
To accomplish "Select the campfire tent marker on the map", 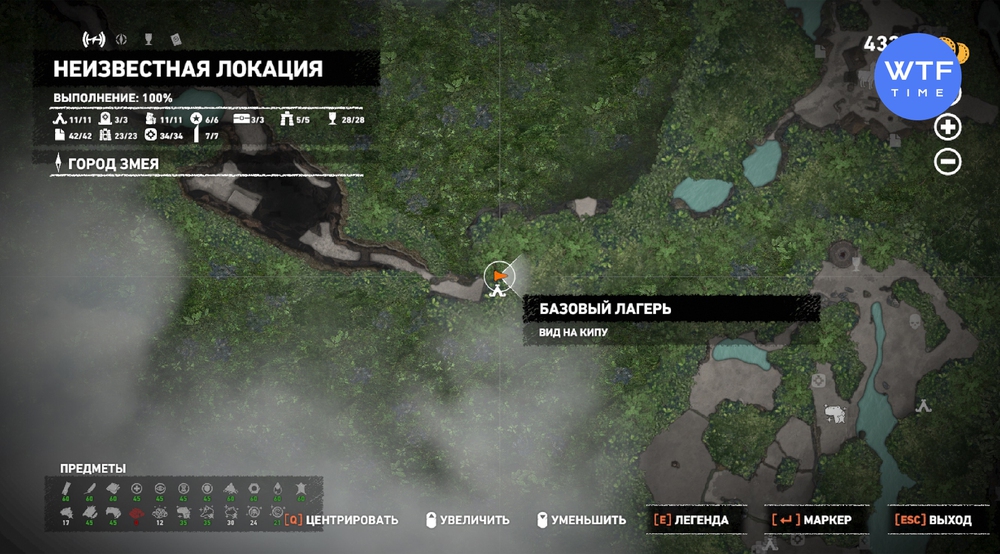I will [x=924, y=405].
